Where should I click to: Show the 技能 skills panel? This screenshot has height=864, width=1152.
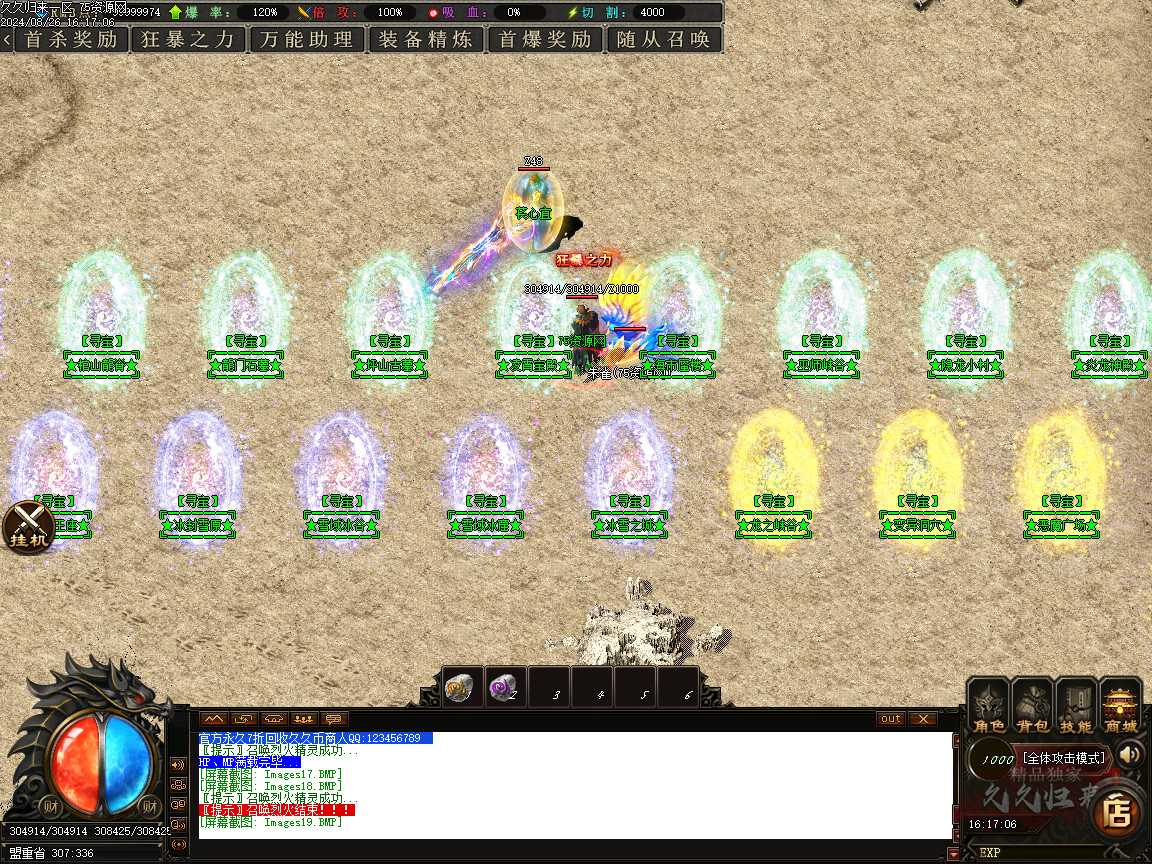[x=1077, y=705]
